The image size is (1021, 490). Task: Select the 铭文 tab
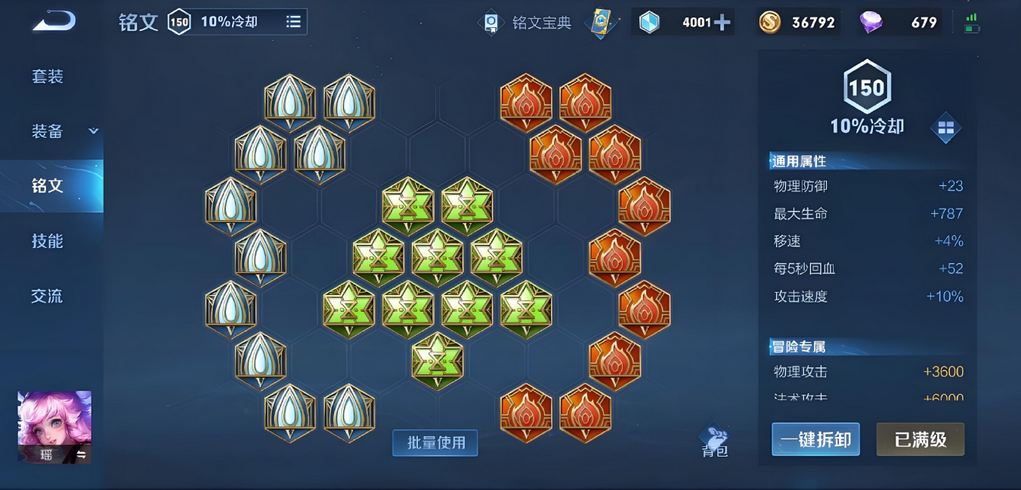point(48,186)
